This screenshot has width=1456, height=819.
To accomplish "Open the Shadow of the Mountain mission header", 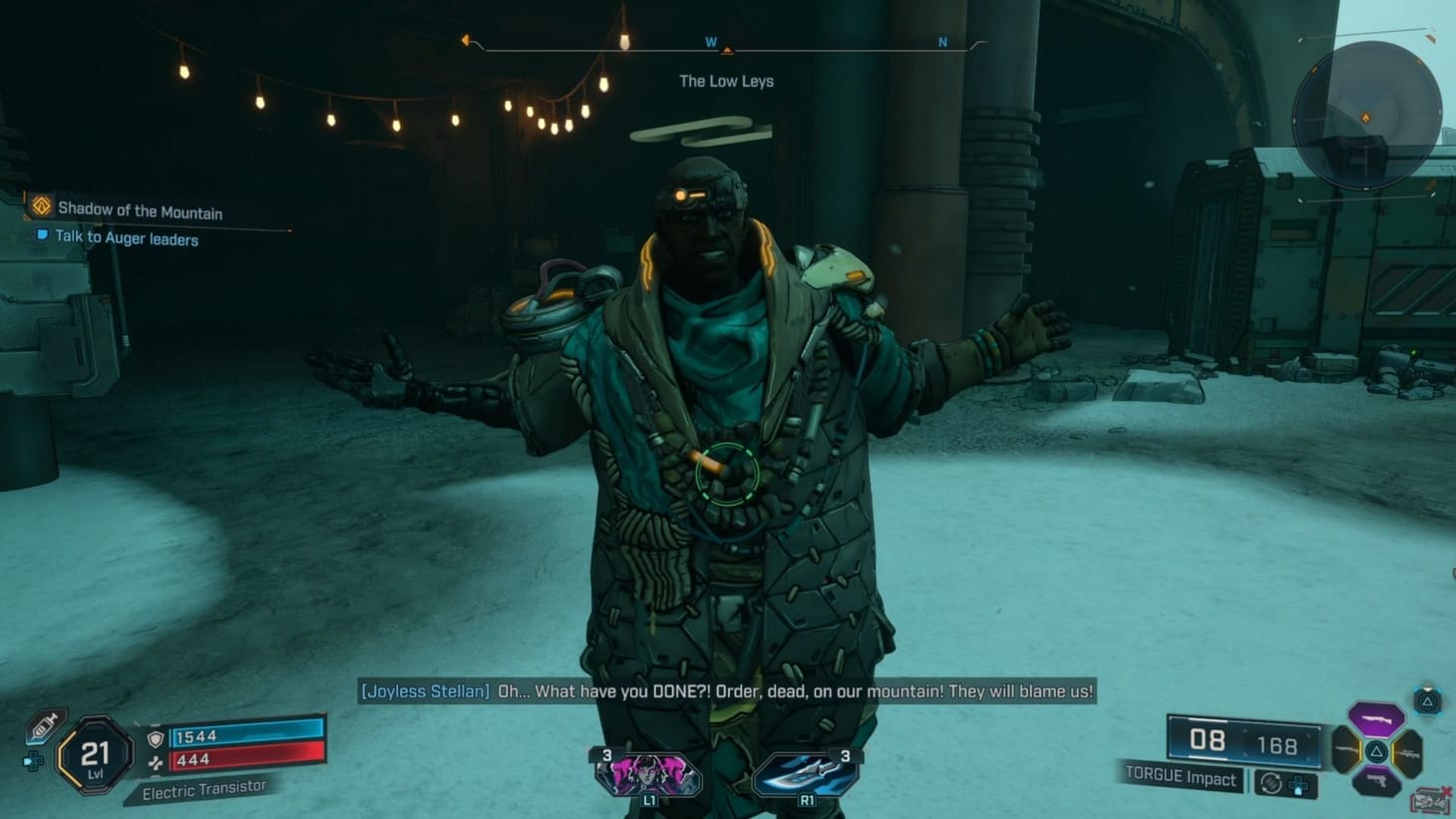I will (140, 210).
